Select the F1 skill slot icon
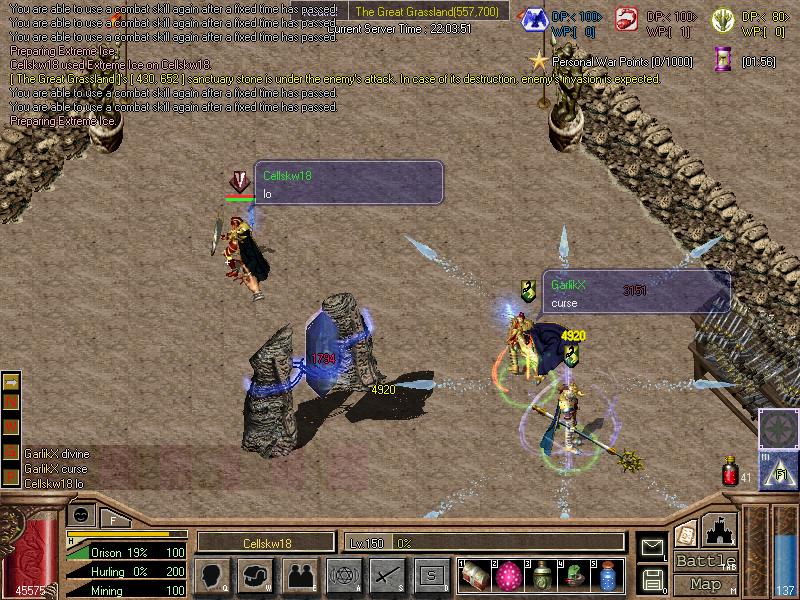800x600 pixels. click(778, 470)
